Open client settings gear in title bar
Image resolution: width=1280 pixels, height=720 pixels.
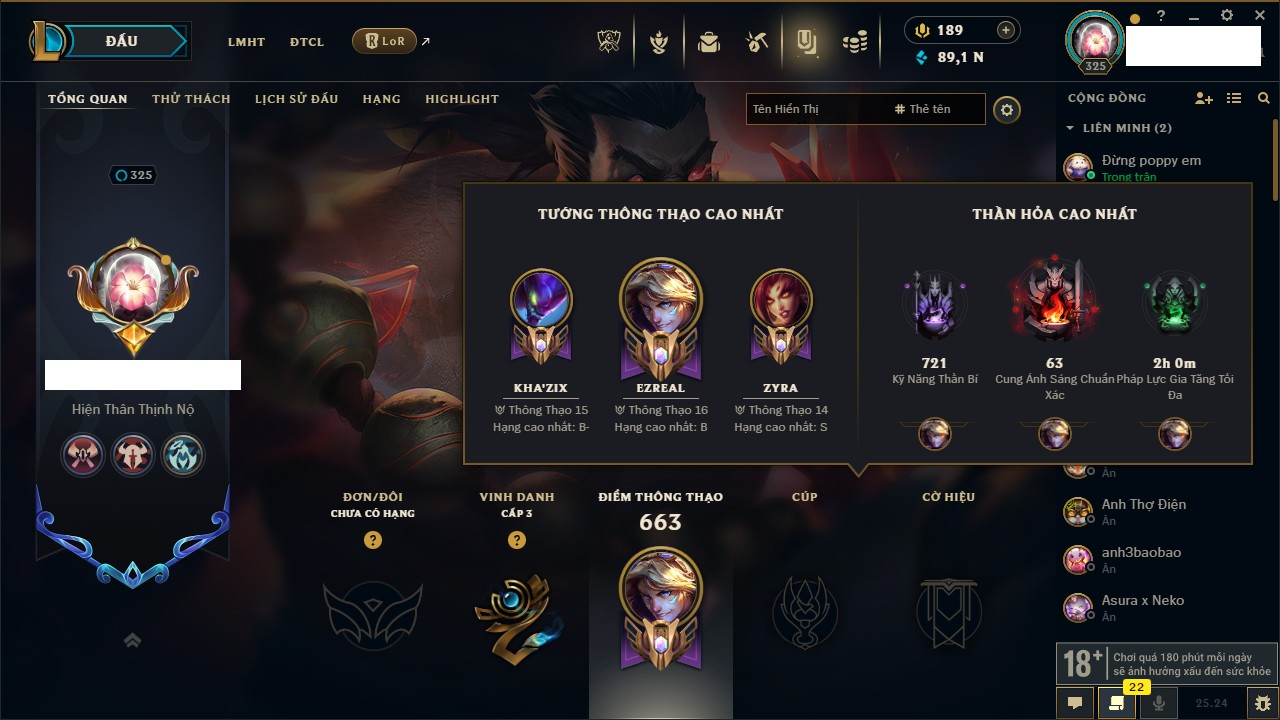click(1227, 16)
